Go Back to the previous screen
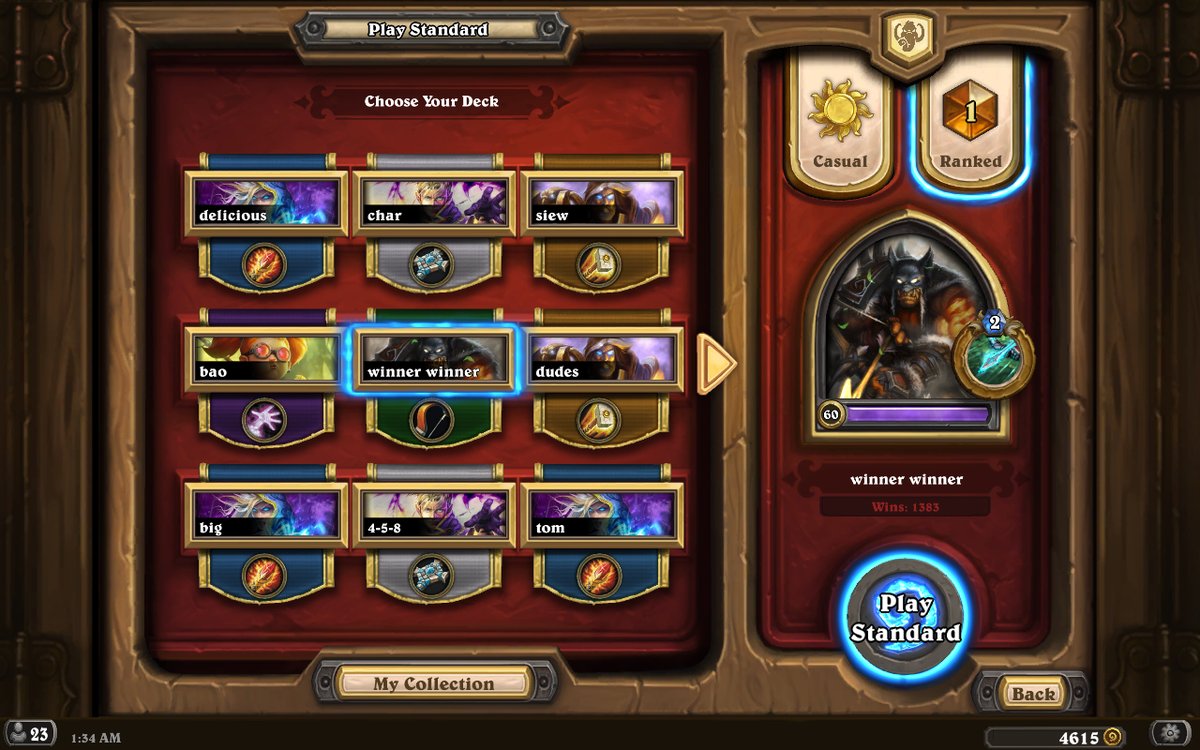The width and height of the screenshot is (1200, 750). [1033, 693]
